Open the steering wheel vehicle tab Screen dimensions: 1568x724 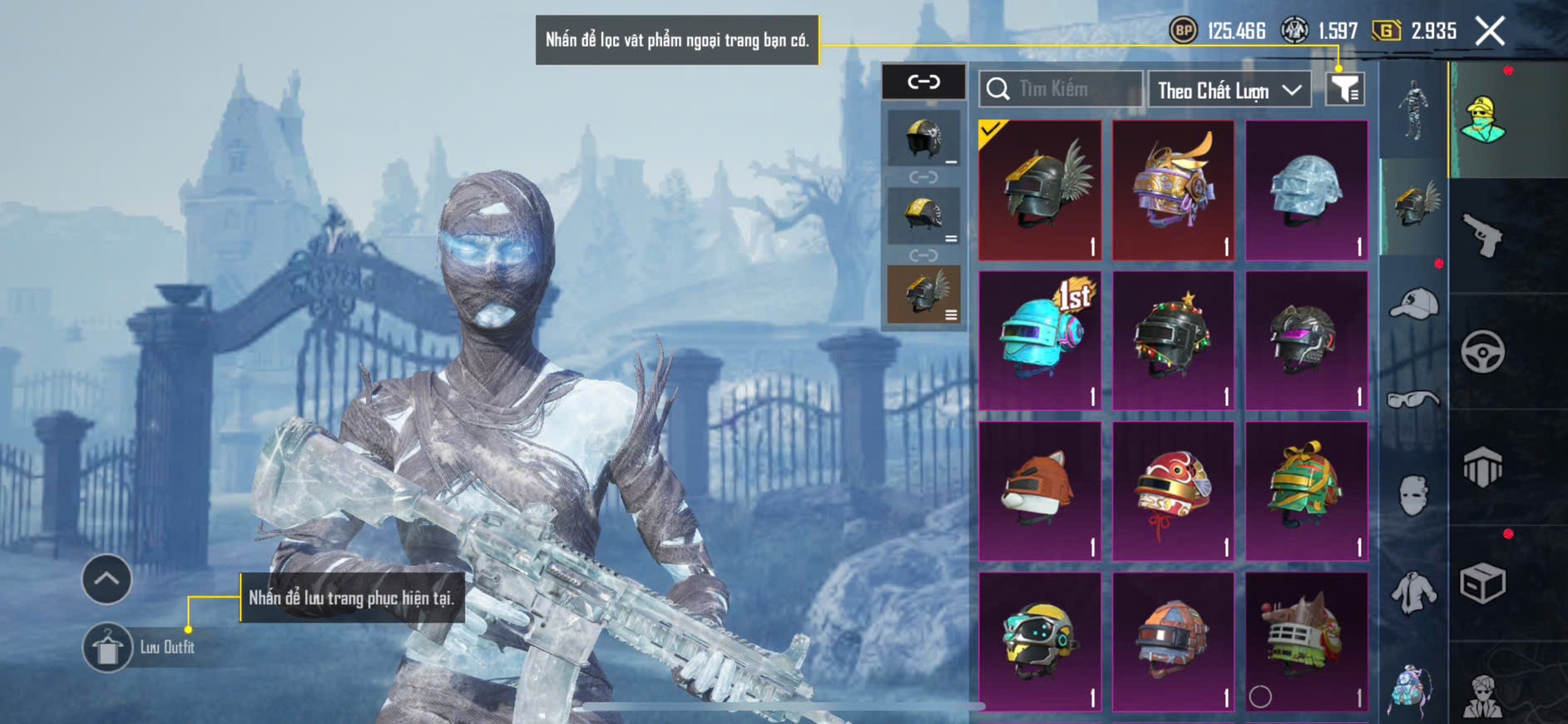pos(1483,351)
